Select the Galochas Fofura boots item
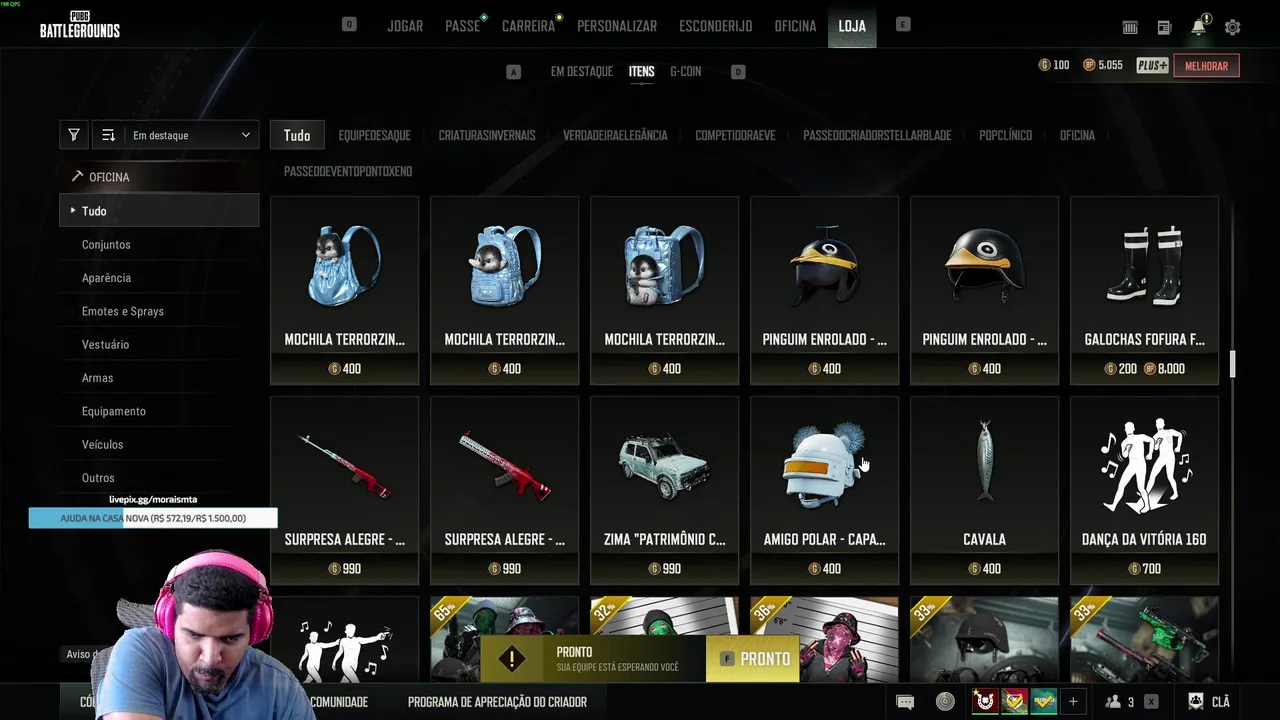 pyautogui.click(x=1144, y=290)
